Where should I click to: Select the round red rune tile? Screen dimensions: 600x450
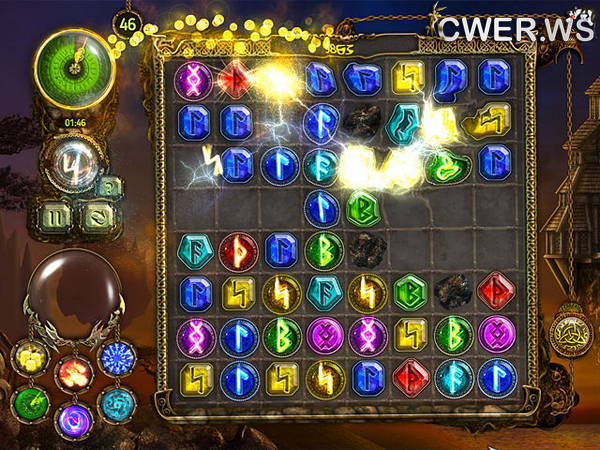pos(238,251)
